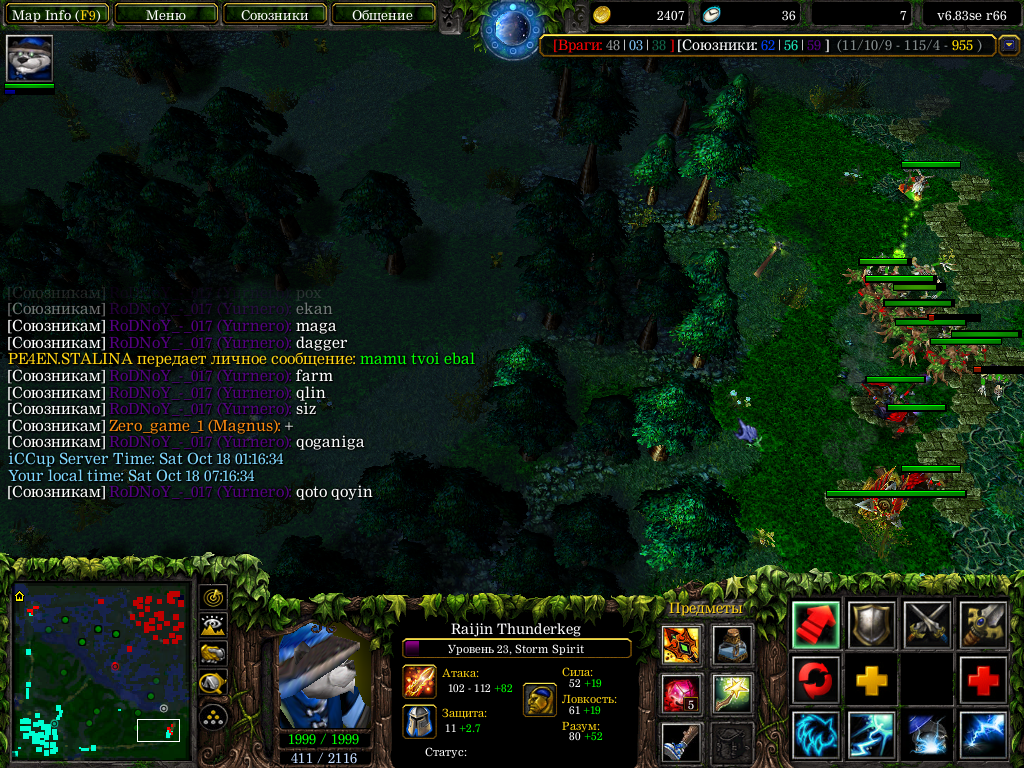Select the hero portrait icon in top-left corner
Screen dimensions: 1024x768
[29, 58]
